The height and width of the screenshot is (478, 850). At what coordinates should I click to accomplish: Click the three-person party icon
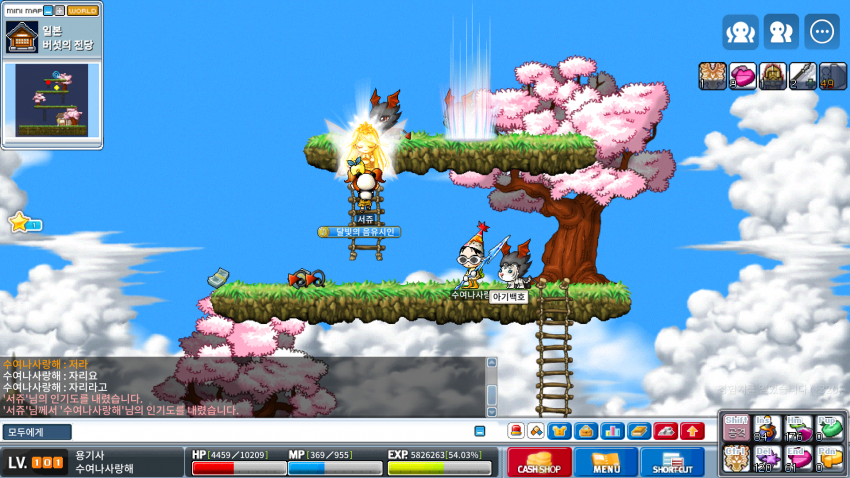click(741, 32)
